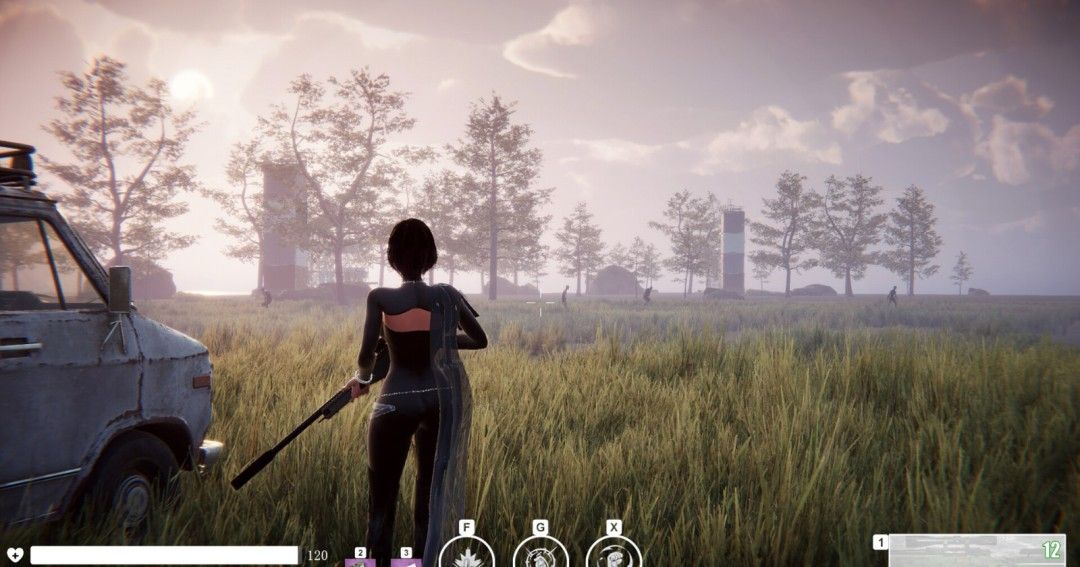The height and width of the screenshot is (567, 1080).
Task: Choose the purple item slot numbered 3
Action: pyautogui.click(x=406, y=561)
